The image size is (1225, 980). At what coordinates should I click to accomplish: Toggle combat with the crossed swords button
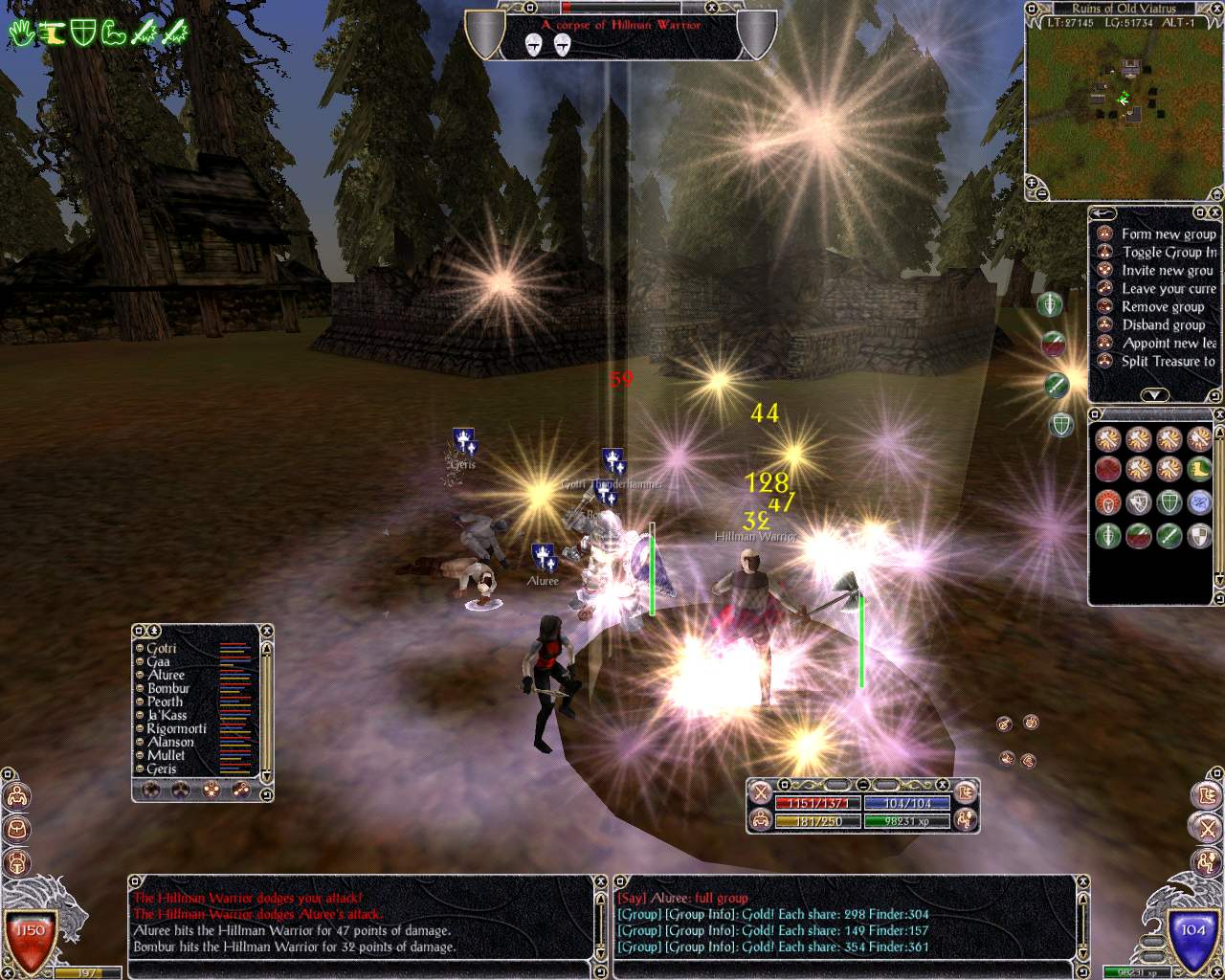coord(761,792)
